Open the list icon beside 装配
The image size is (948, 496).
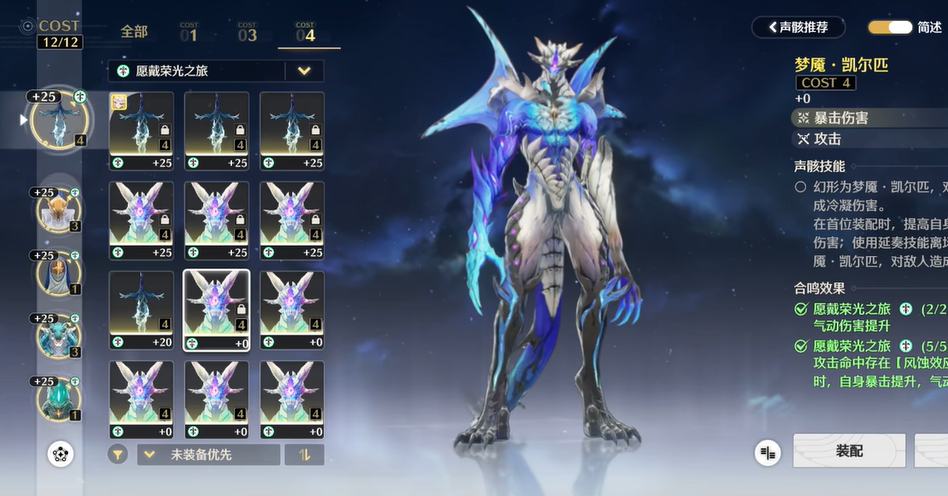[768, 452]
